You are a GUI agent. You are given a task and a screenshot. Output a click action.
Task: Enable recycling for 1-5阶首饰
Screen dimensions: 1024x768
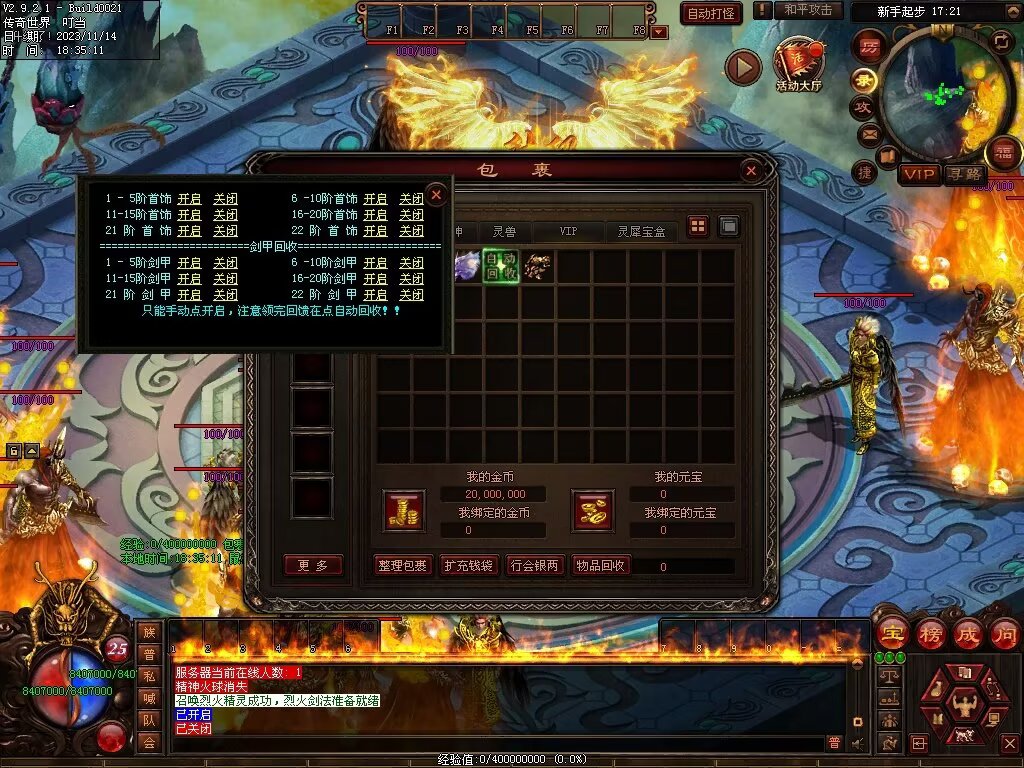coord(189,199)
